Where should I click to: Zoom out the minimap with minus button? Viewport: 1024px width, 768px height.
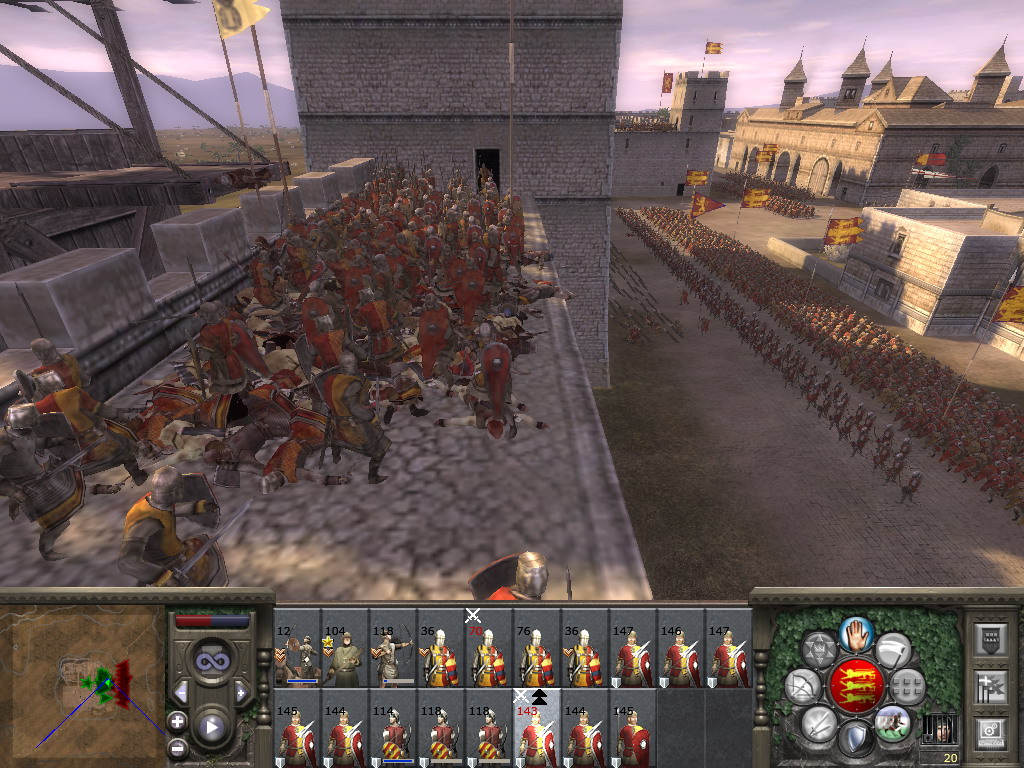pyautogui.click(x=177, y=746)
